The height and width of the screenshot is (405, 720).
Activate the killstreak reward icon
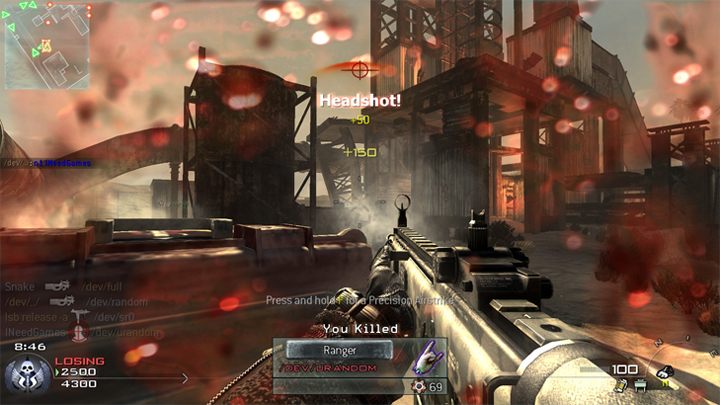click(663, 377)
